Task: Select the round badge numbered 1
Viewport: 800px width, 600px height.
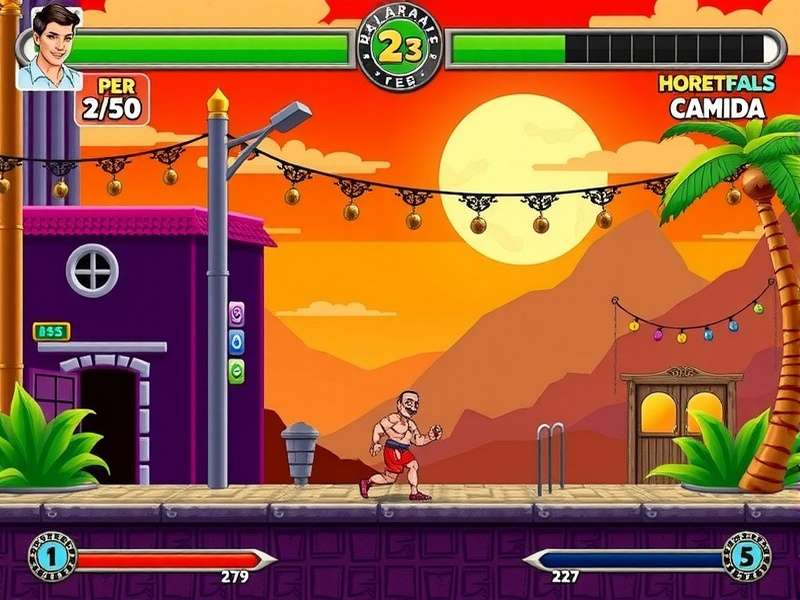Action: [x=53, y=557]
